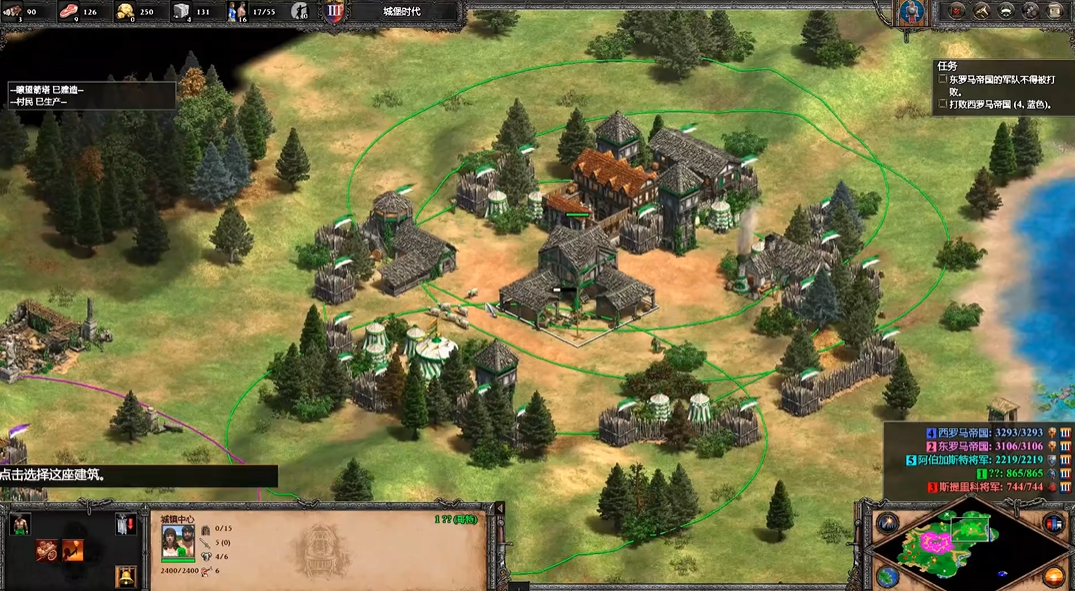Open the diplomacy handshake button

tap(1006, 11)
